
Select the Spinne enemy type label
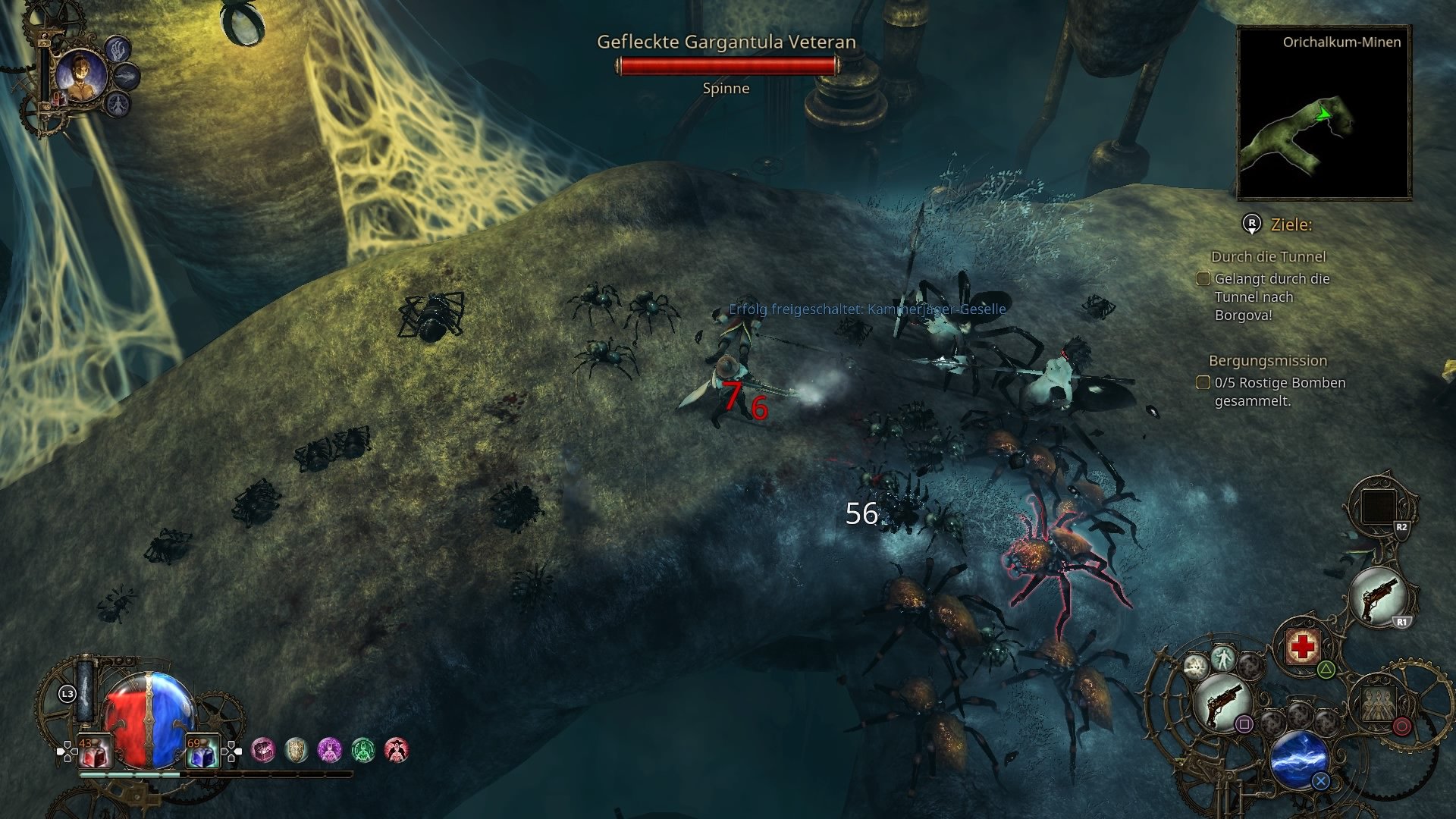(725, 88)
